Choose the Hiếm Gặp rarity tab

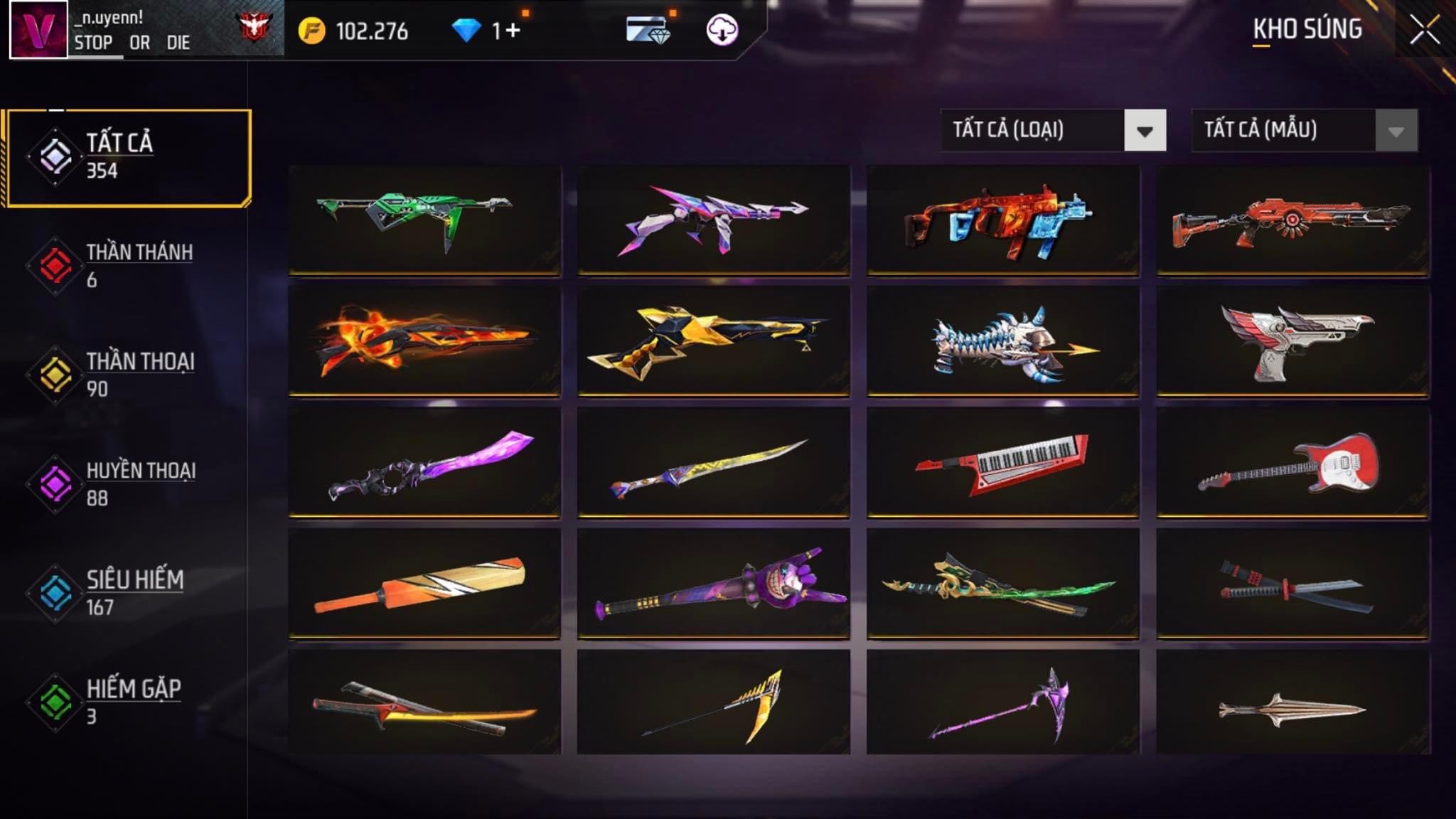coord(128,702)
